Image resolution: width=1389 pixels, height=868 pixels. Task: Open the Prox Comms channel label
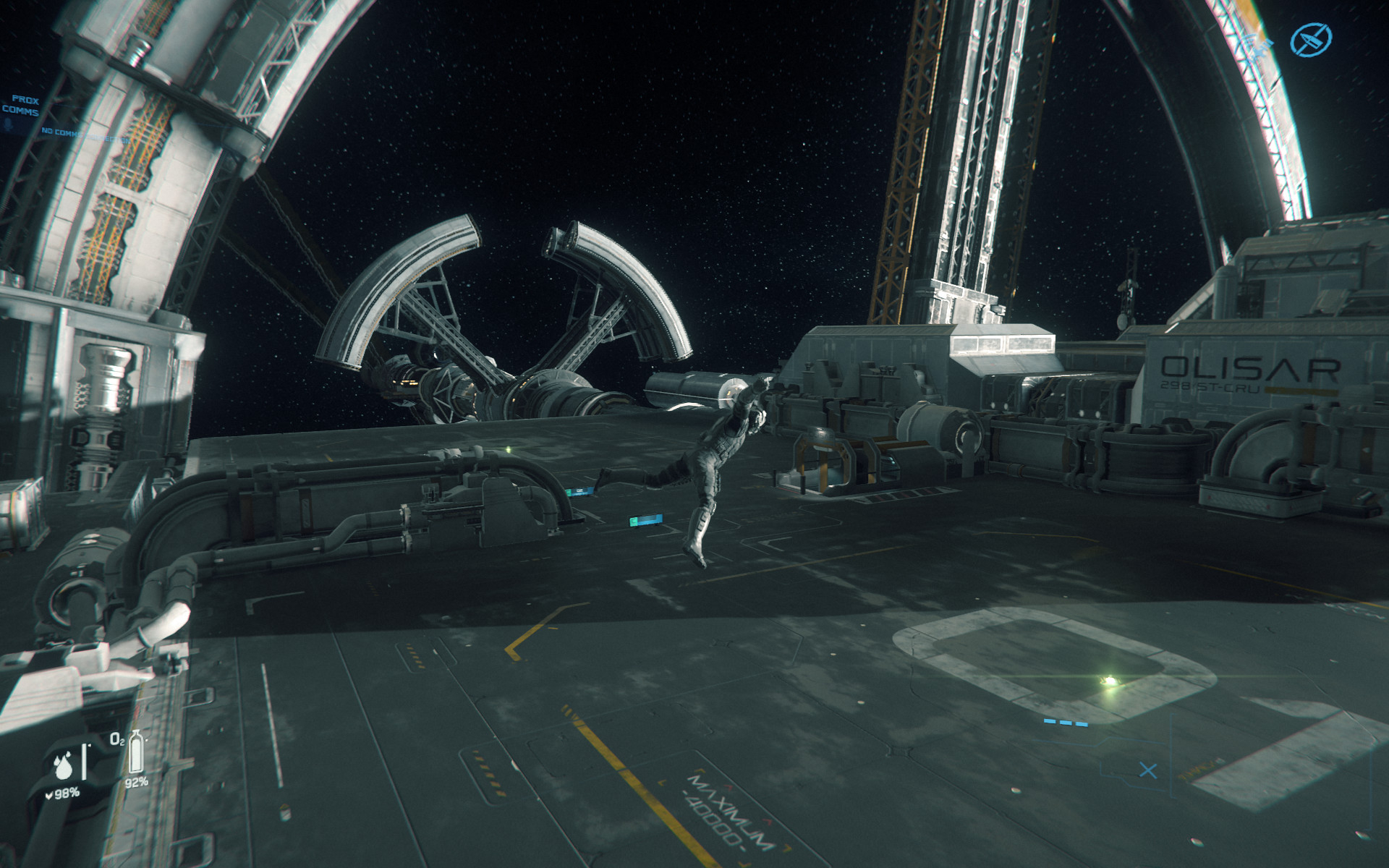(x=22, y=105)
